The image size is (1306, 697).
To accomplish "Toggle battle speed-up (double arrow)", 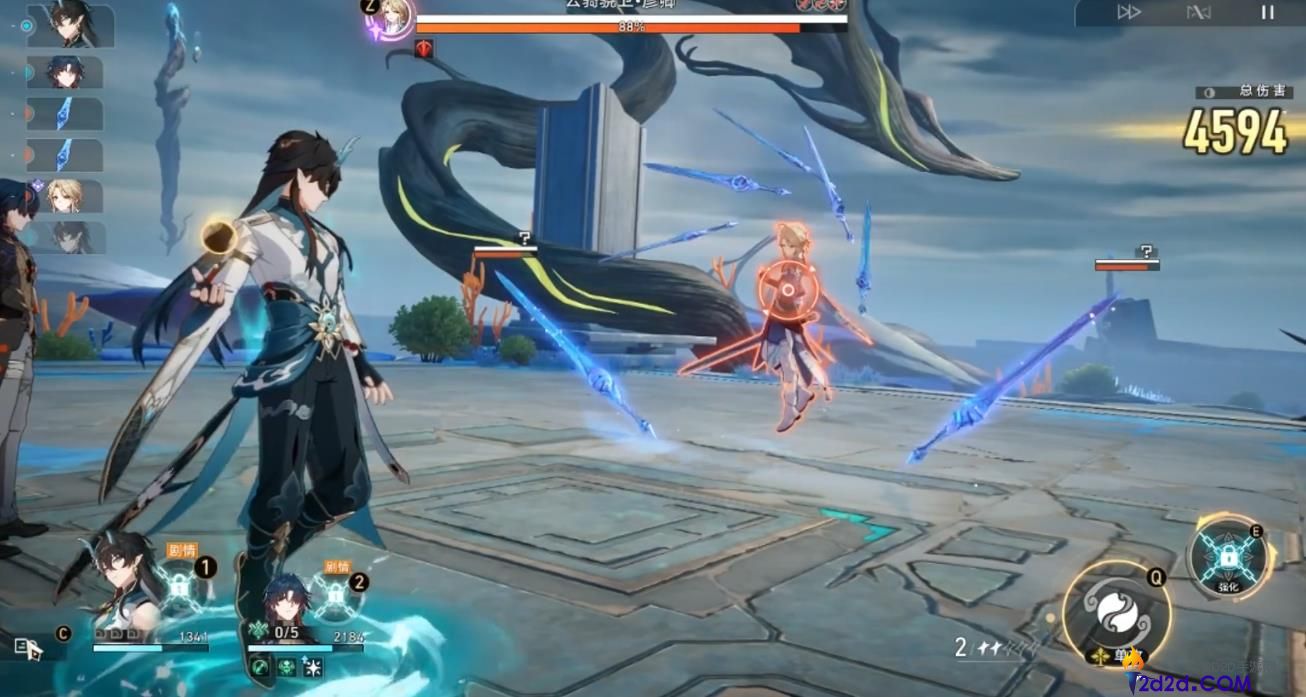I will click(1129, 12).
